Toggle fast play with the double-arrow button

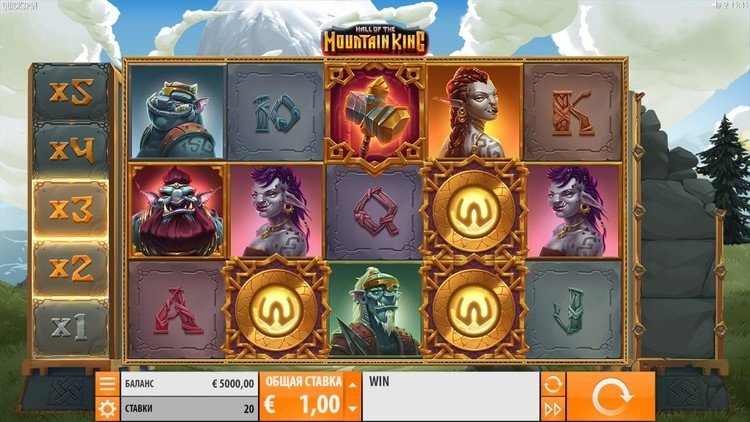[552, 409]
